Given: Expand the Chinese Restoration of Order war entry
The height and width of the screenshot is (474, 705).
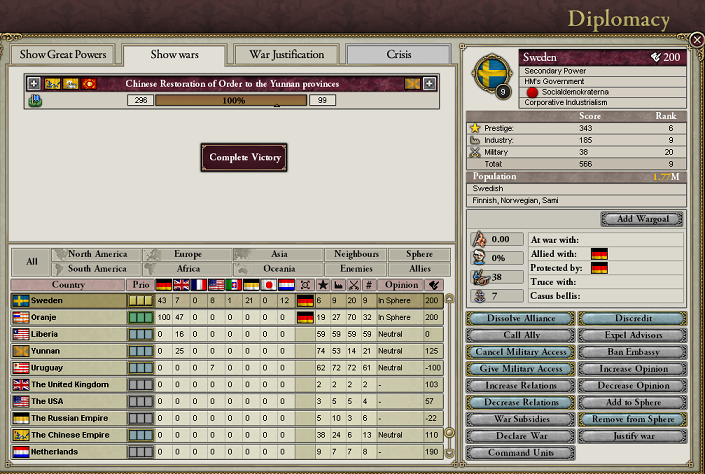Looking at the screenshot, I should pos(34,84).
